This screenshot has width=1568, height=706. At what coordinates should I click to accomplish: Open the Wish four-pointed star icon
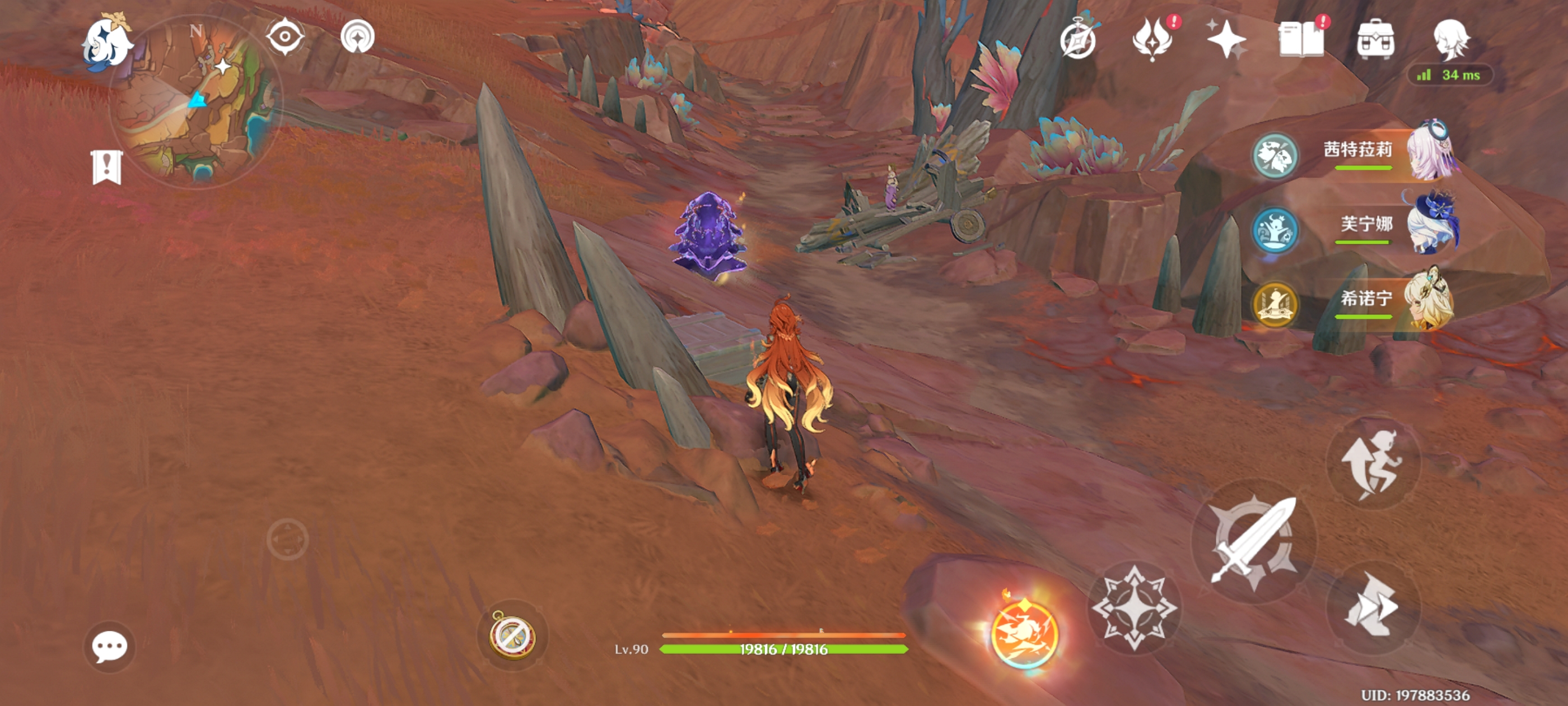[1226, 39]
